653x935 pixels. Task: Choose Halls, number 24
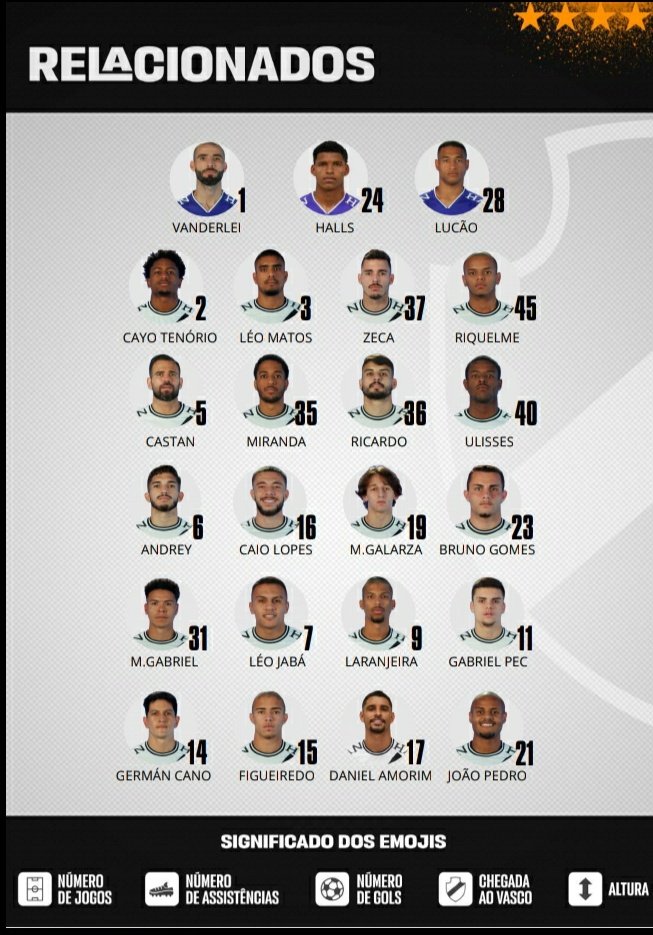(330, 179)
